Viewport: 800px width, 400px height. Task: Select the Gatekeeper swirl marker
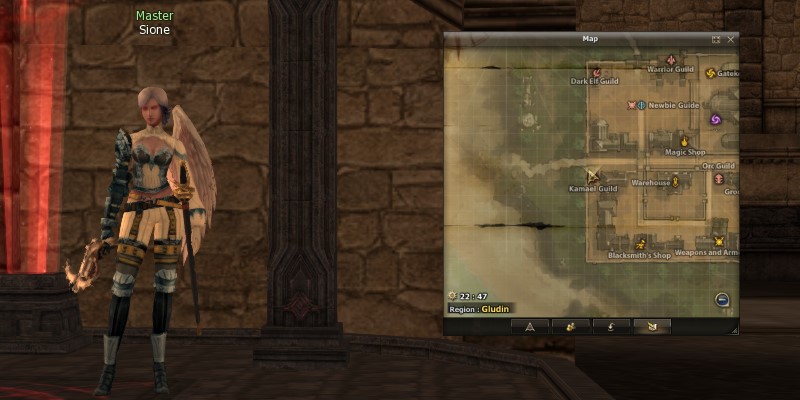[x=711, y=72]
